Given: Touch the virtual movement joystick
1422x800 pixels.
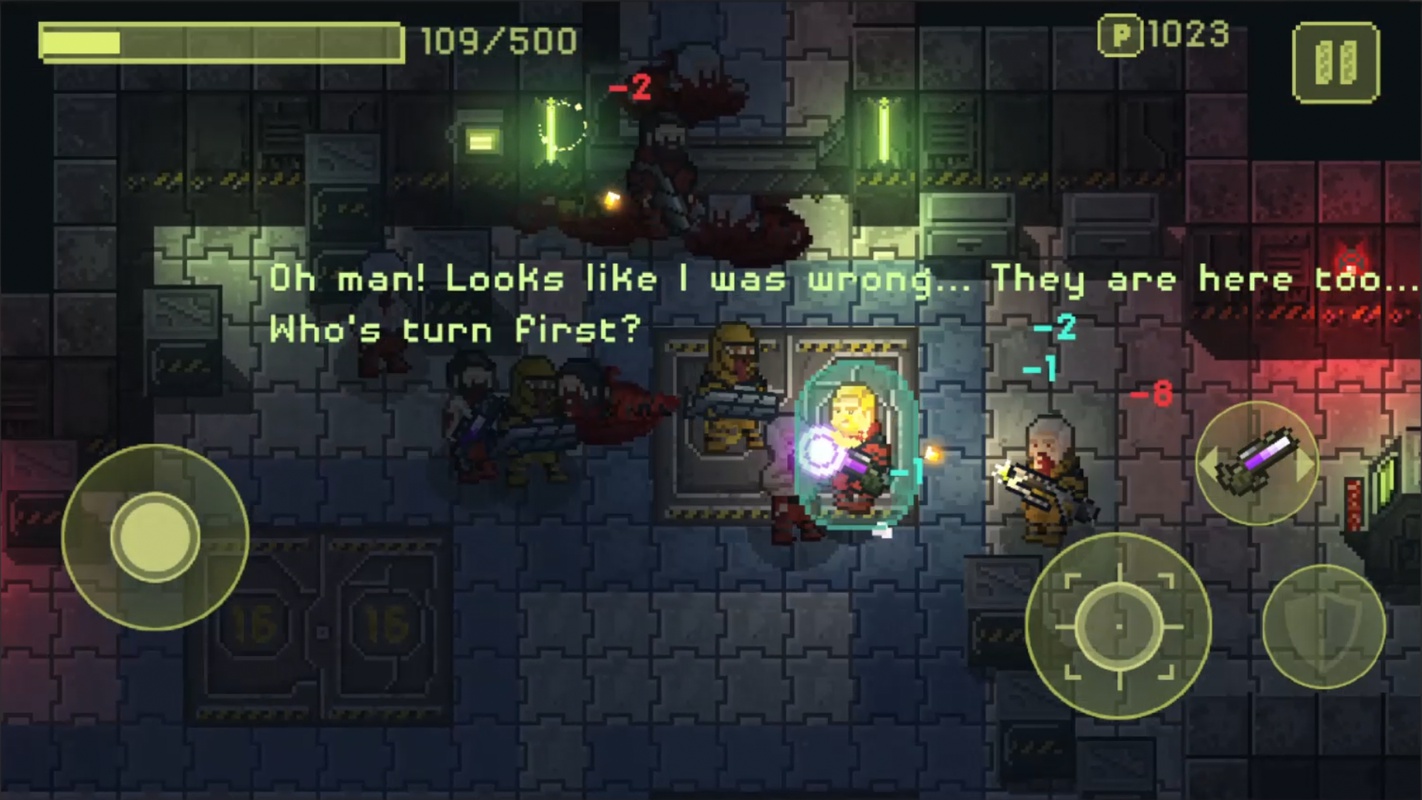Looking at the screenshot, I should (x=155, y=537).
